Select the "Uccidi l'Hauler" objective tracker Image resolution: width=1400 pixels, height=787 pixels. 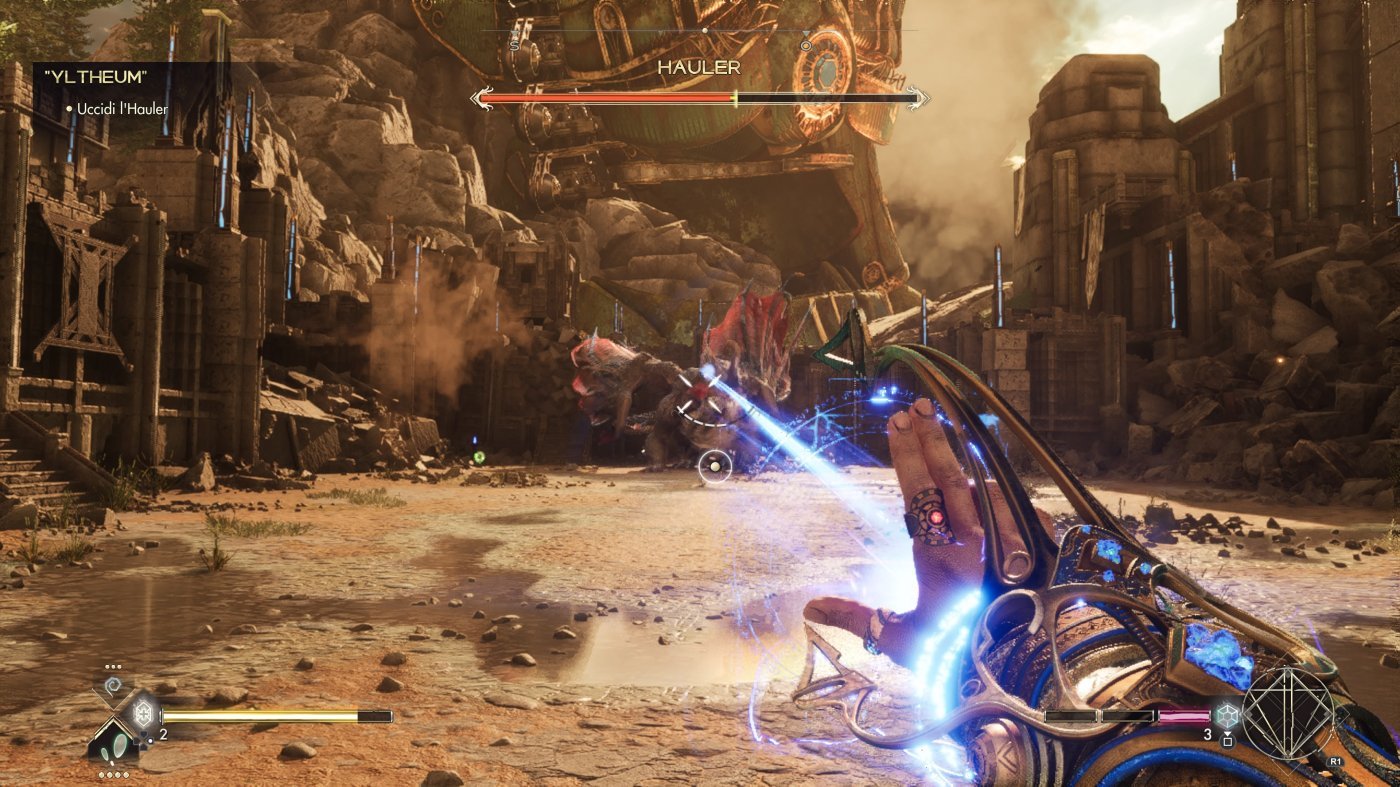coord(116,108)
